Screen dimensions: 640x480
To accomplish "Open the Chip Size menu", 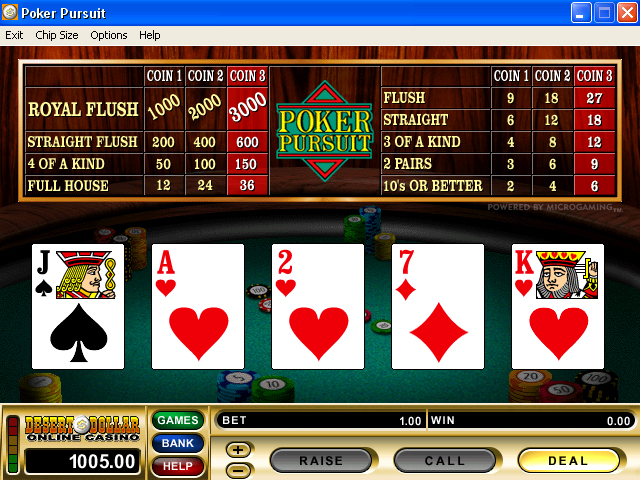I will click(x=57, y=35).
